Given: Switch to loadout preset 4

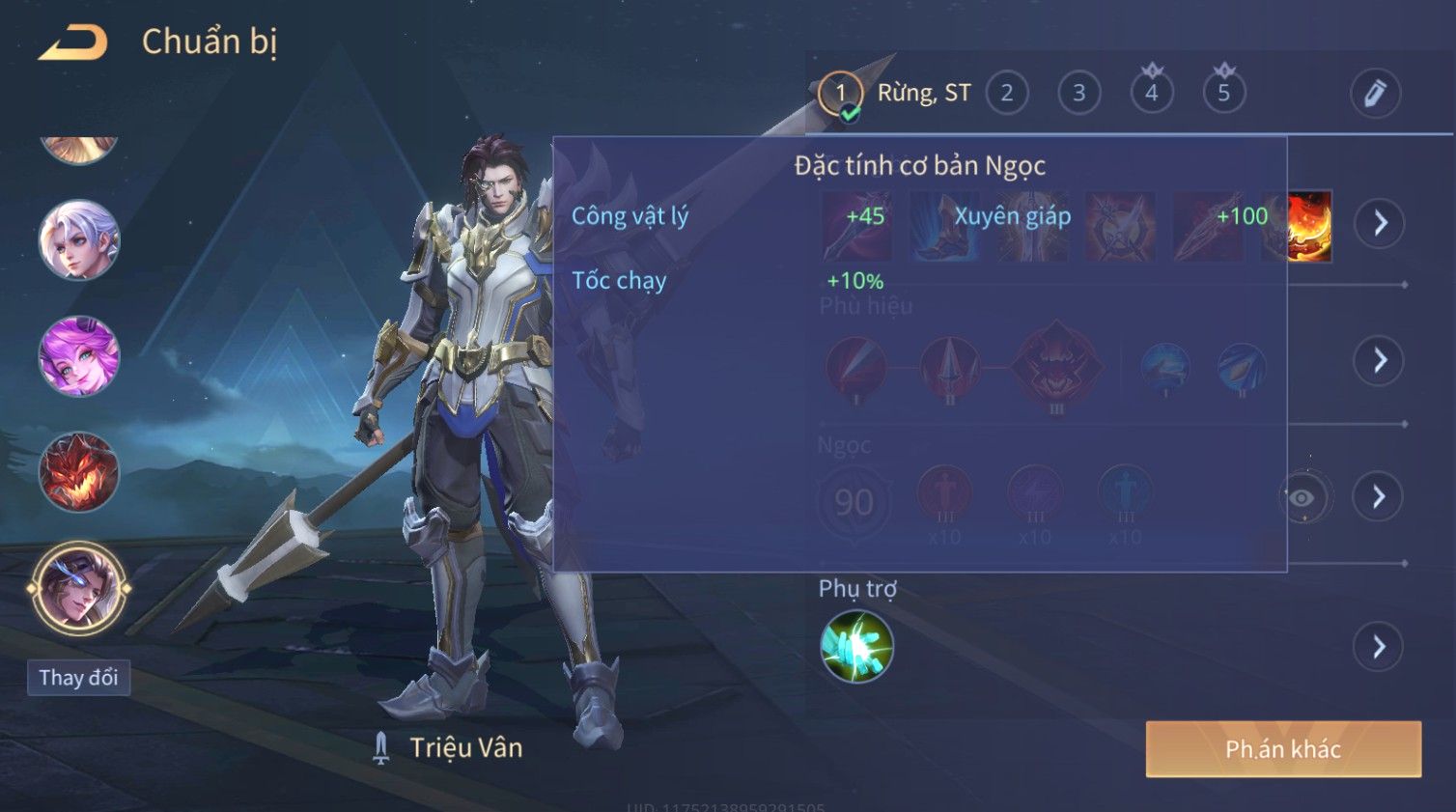Looking at the screenshot, I should (1151, 94).
